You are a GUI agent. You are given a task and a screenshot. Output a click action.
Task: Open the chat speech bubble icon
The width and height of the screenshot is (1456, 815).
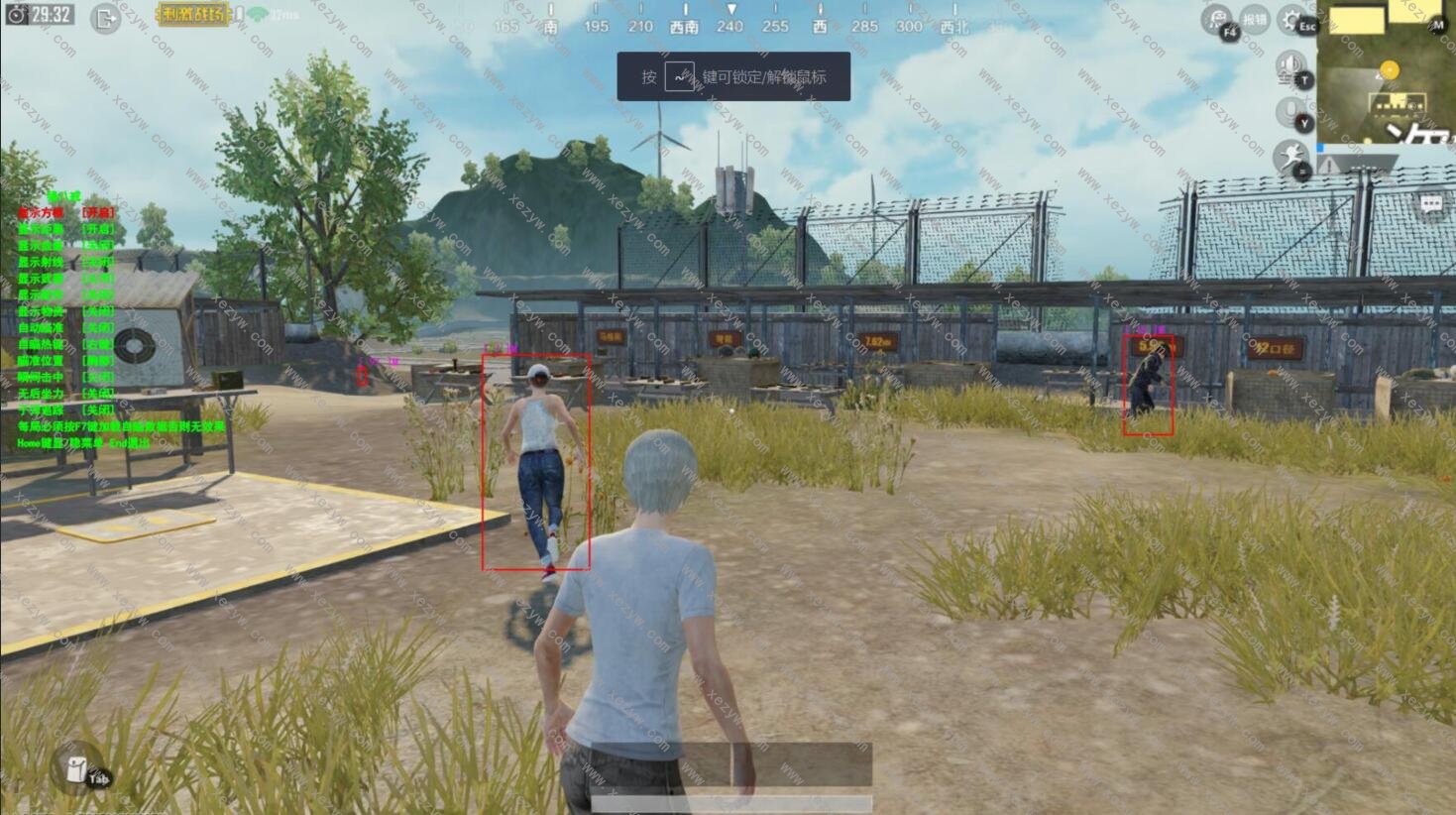point(1431,204)
